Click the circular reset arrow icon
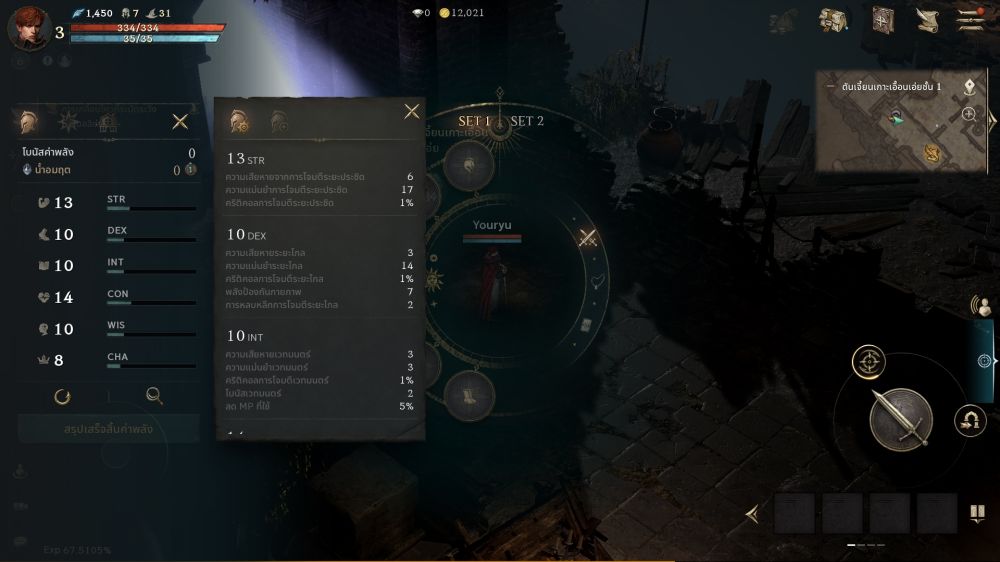 click(63, 396)
